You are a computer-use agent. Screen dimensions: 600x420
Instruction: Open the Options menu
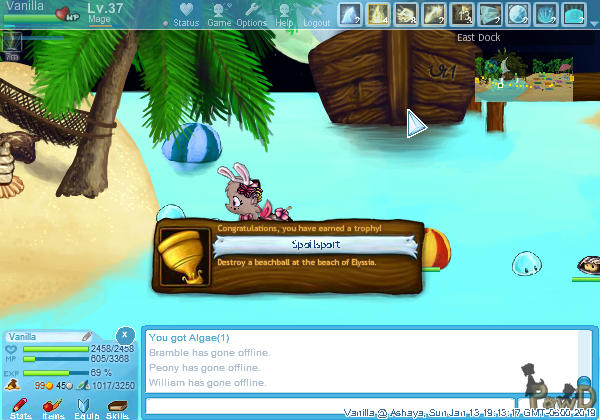point(250,15)
